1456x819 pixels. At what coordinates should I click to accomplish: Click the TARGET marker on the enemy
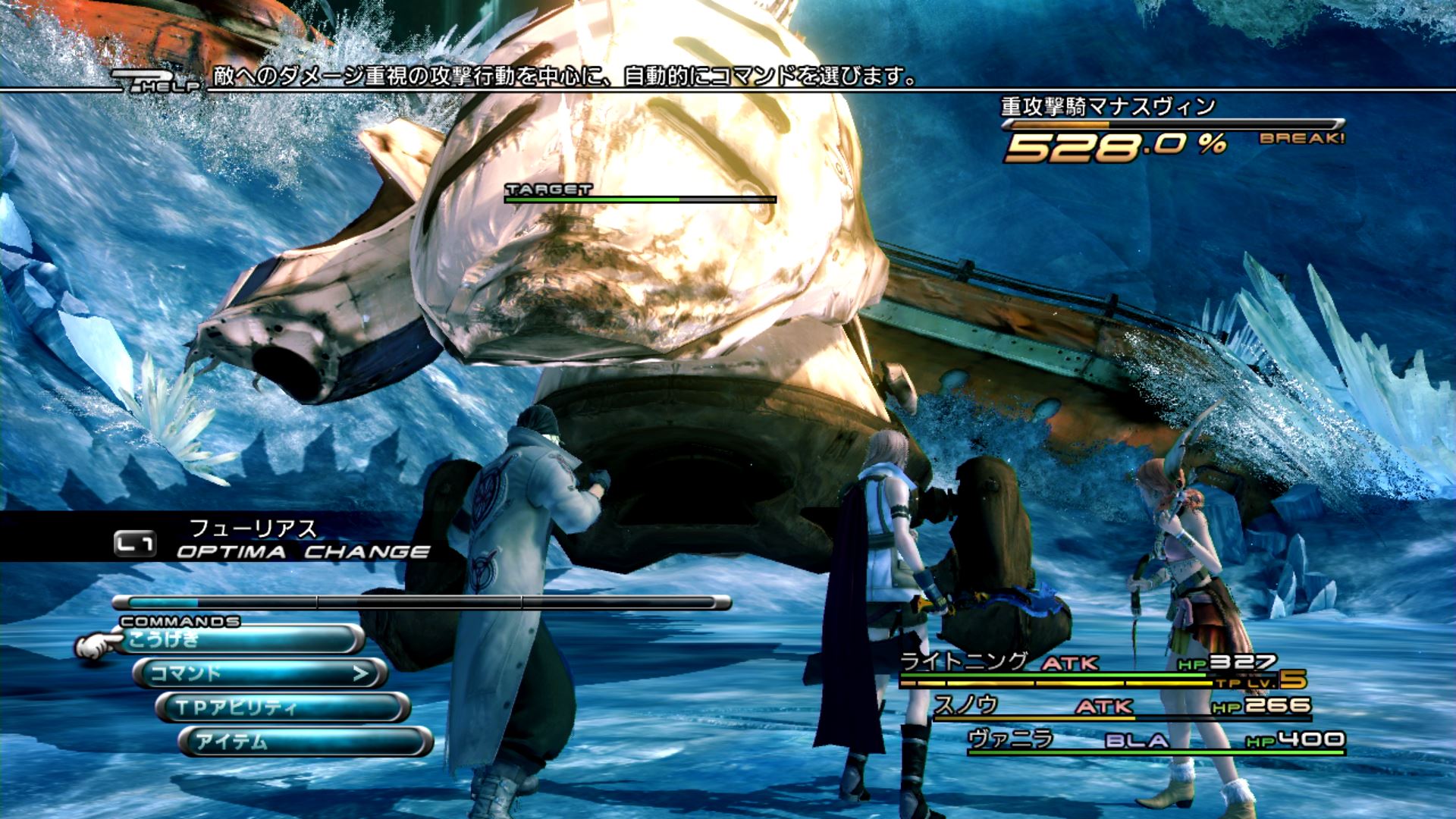pyautogui.click(x=548, y=190)
